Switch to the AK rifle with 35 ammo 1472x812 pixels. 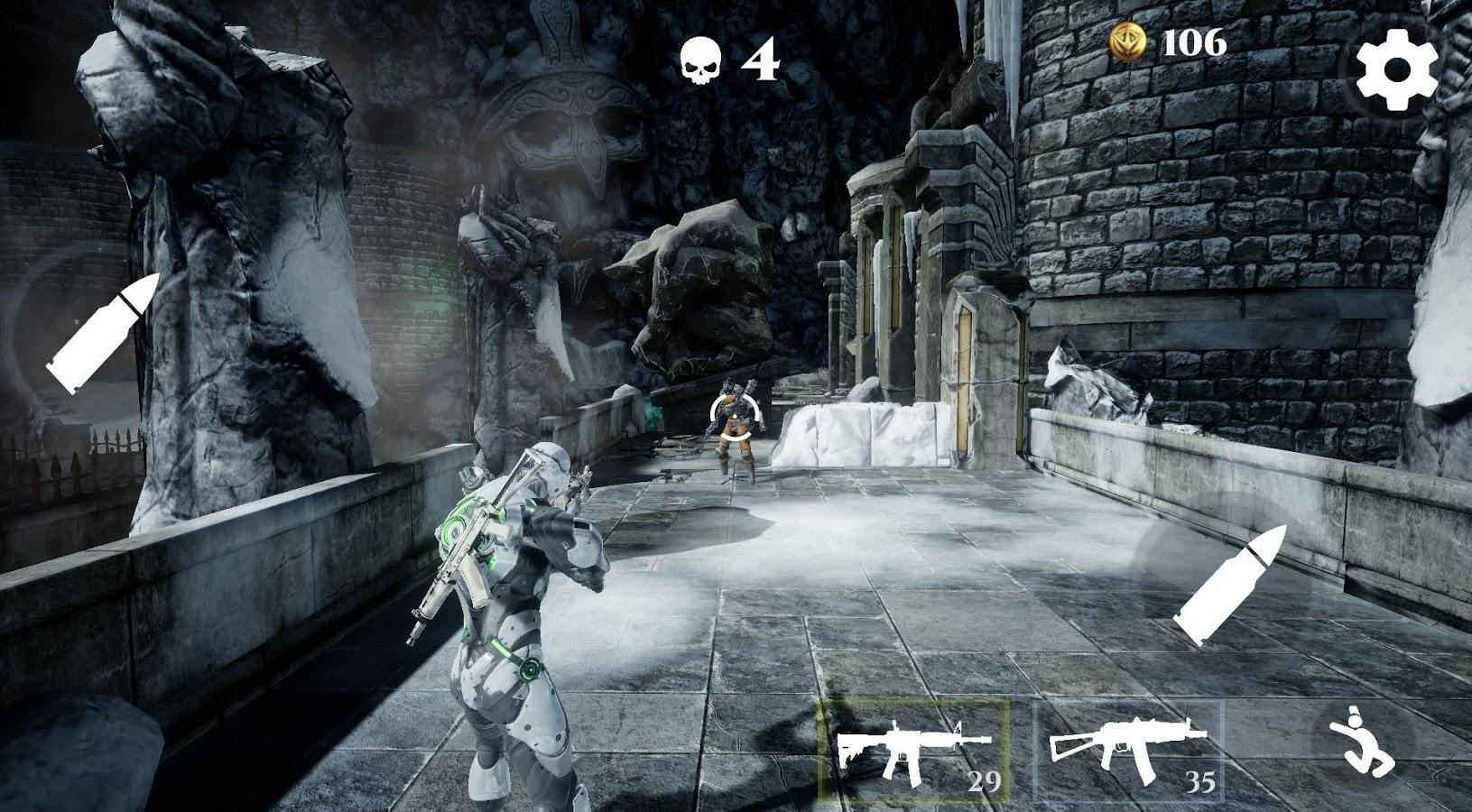point(1128,752)
